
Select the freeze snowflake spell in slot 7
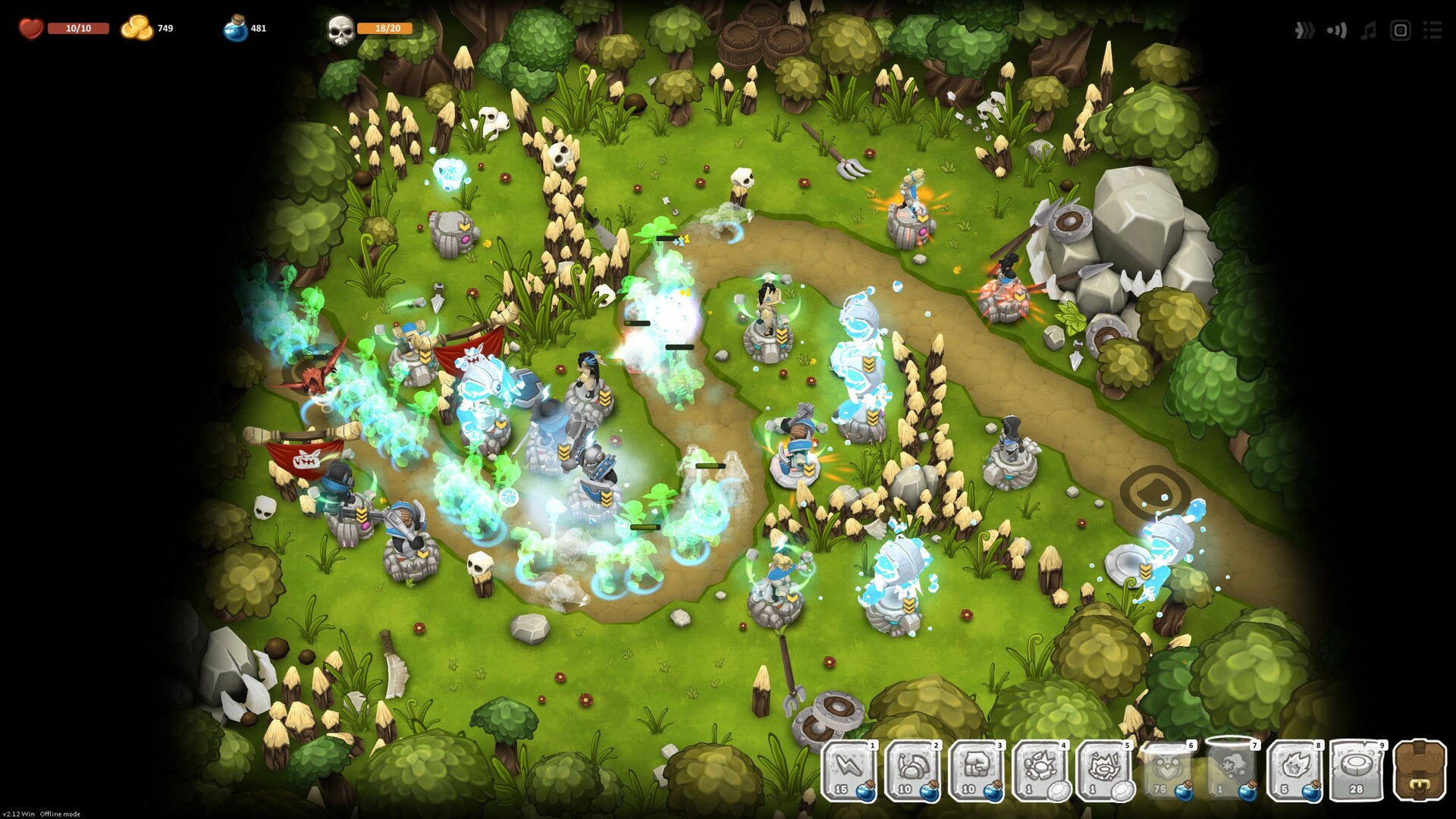(1232, 773)
